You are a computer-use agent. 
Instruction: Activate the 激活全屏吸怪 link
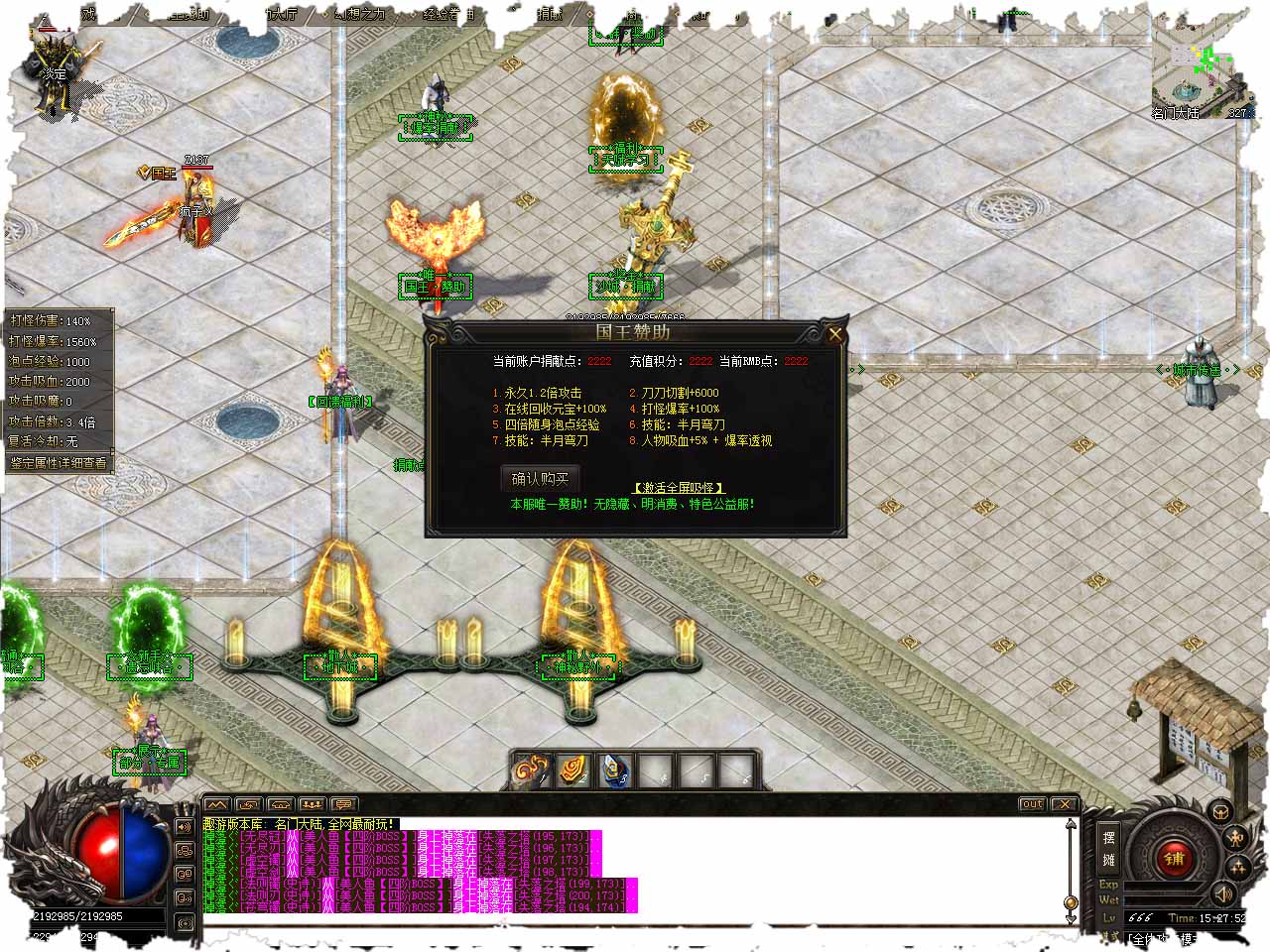679,488
